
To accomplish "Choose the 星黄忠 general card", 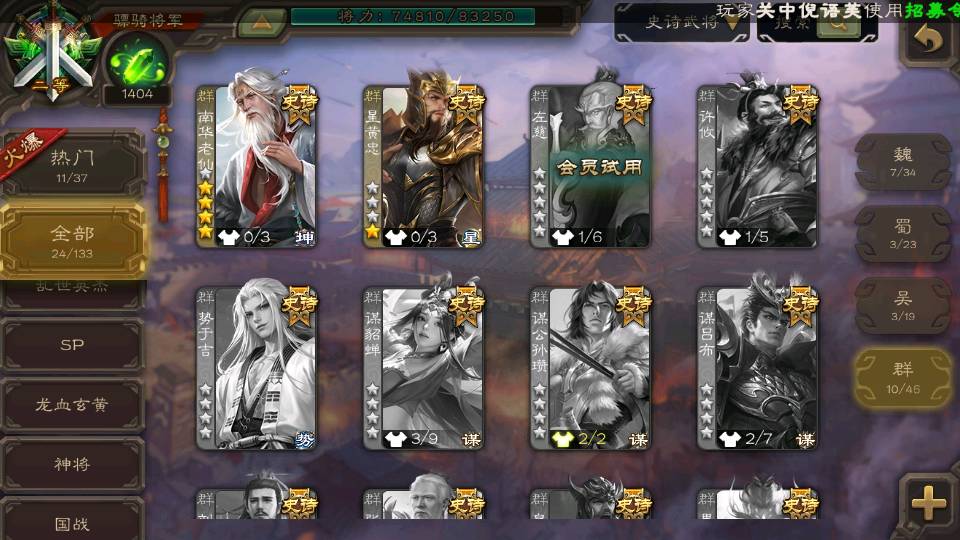I will click(x=423, y=165).
